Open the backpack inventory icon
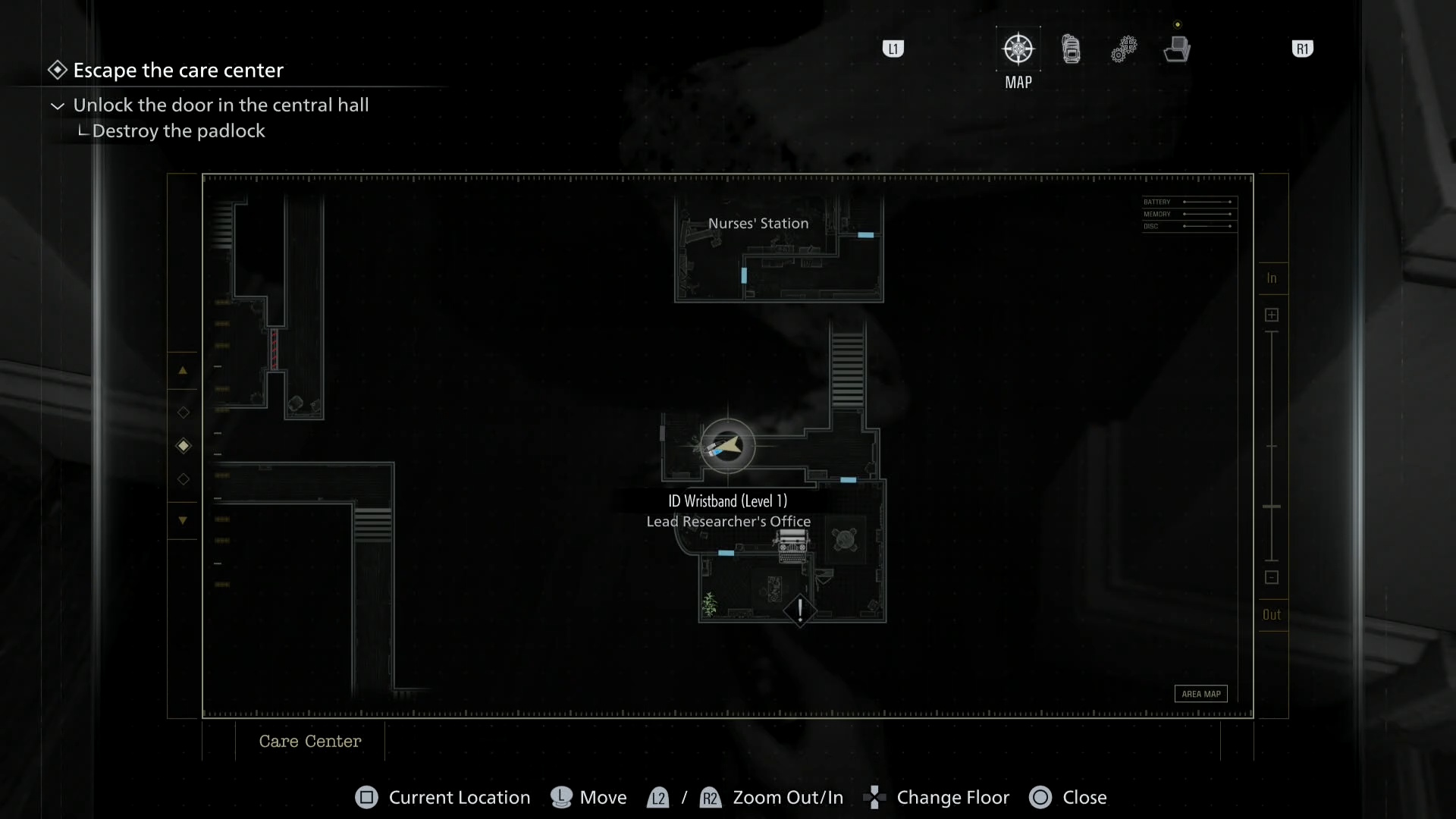Image resolution: width=1456 pixels, height=819 pixels. 1071,48
